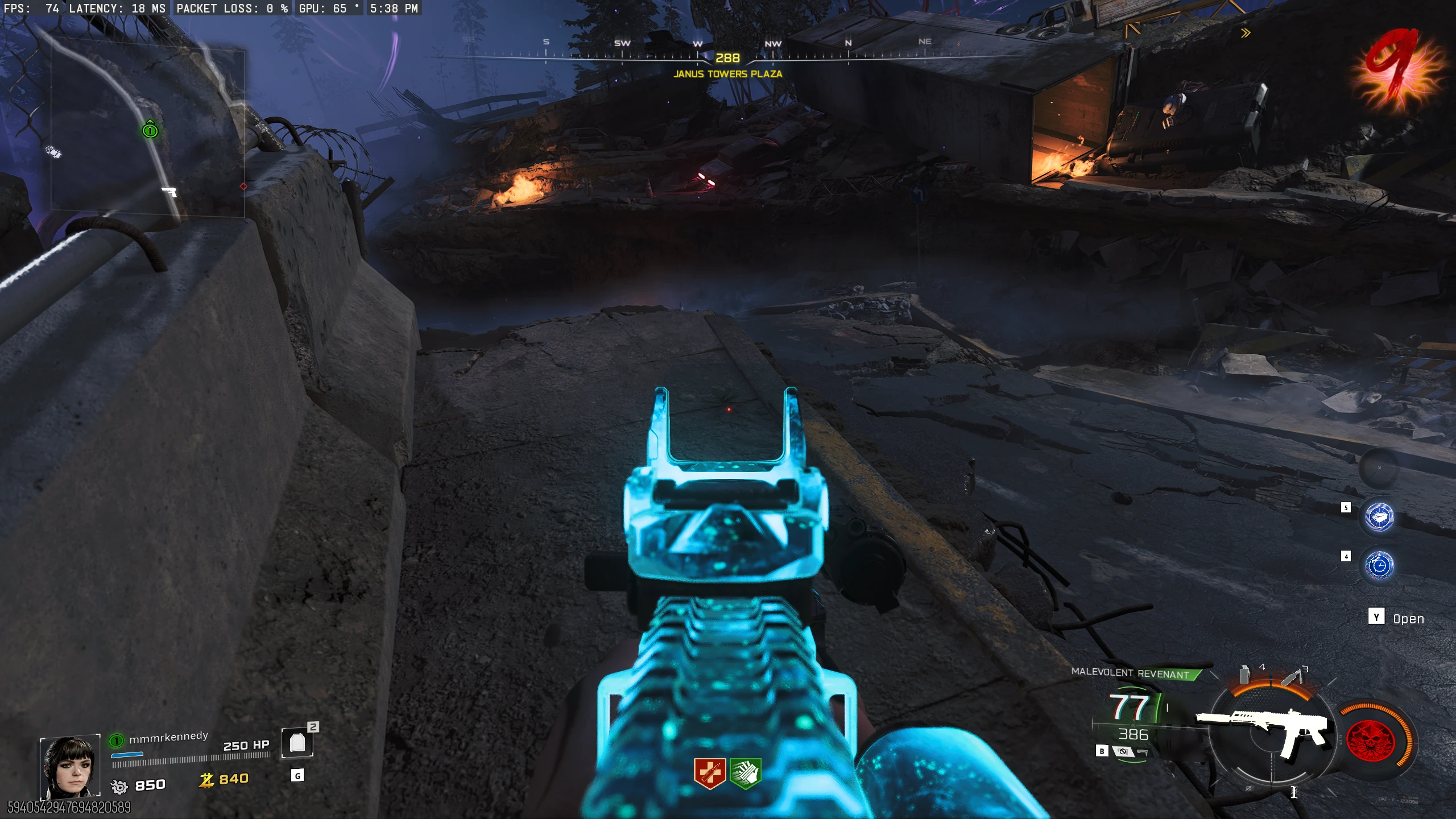Click the salvage gear icon
1456x819 pixels.
pos(119,787)
